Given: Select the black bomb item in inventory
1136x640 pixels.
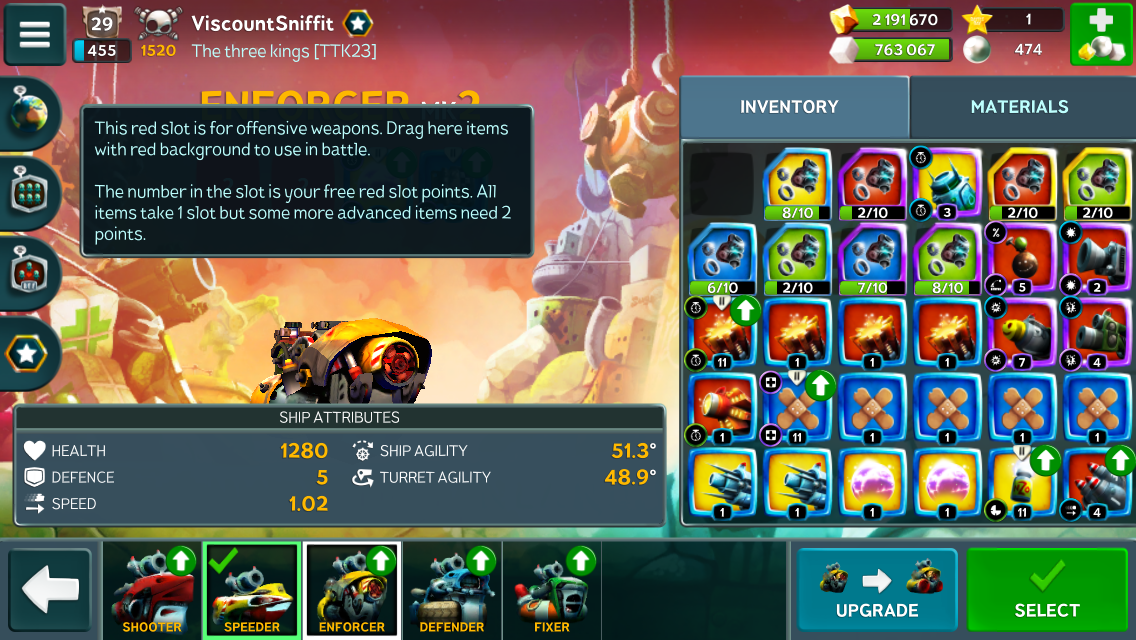Looking at the screenshot, I should pyautogui.click(x=1022, y=260).
